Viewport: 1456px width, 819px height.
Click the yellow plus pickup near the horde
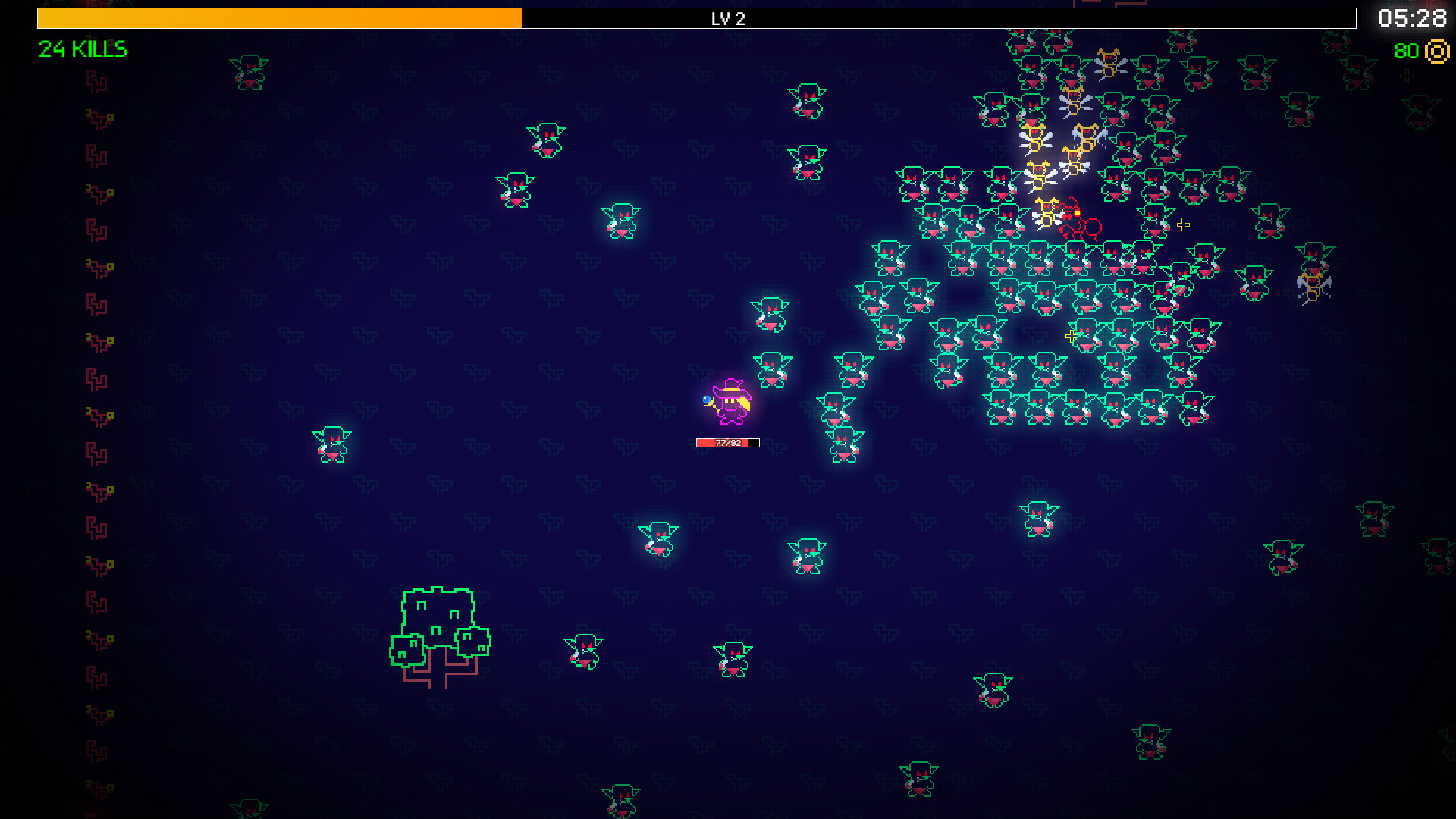click(x=1181, y=224)
